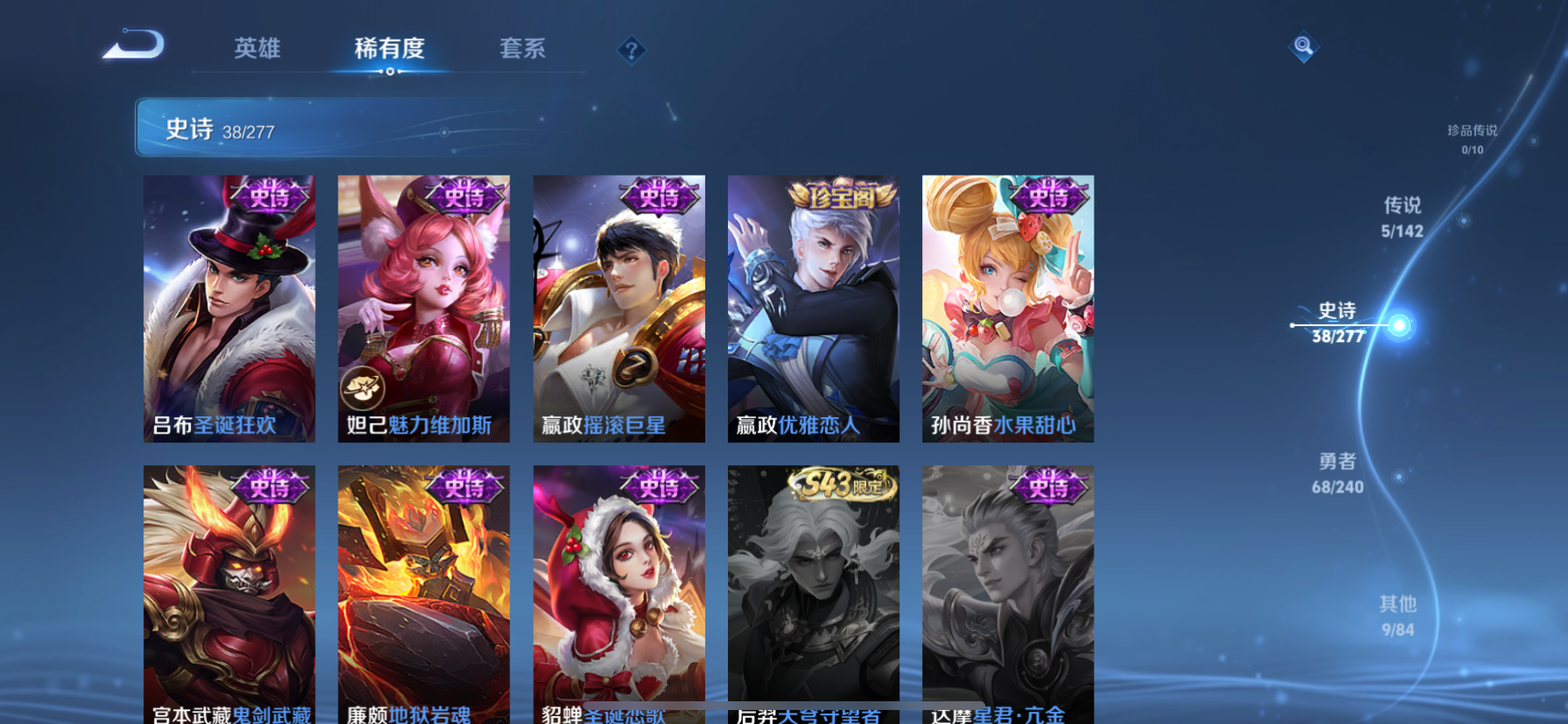
Task: Switch to the 套系 tab
Action: click(x=523, y=50)
